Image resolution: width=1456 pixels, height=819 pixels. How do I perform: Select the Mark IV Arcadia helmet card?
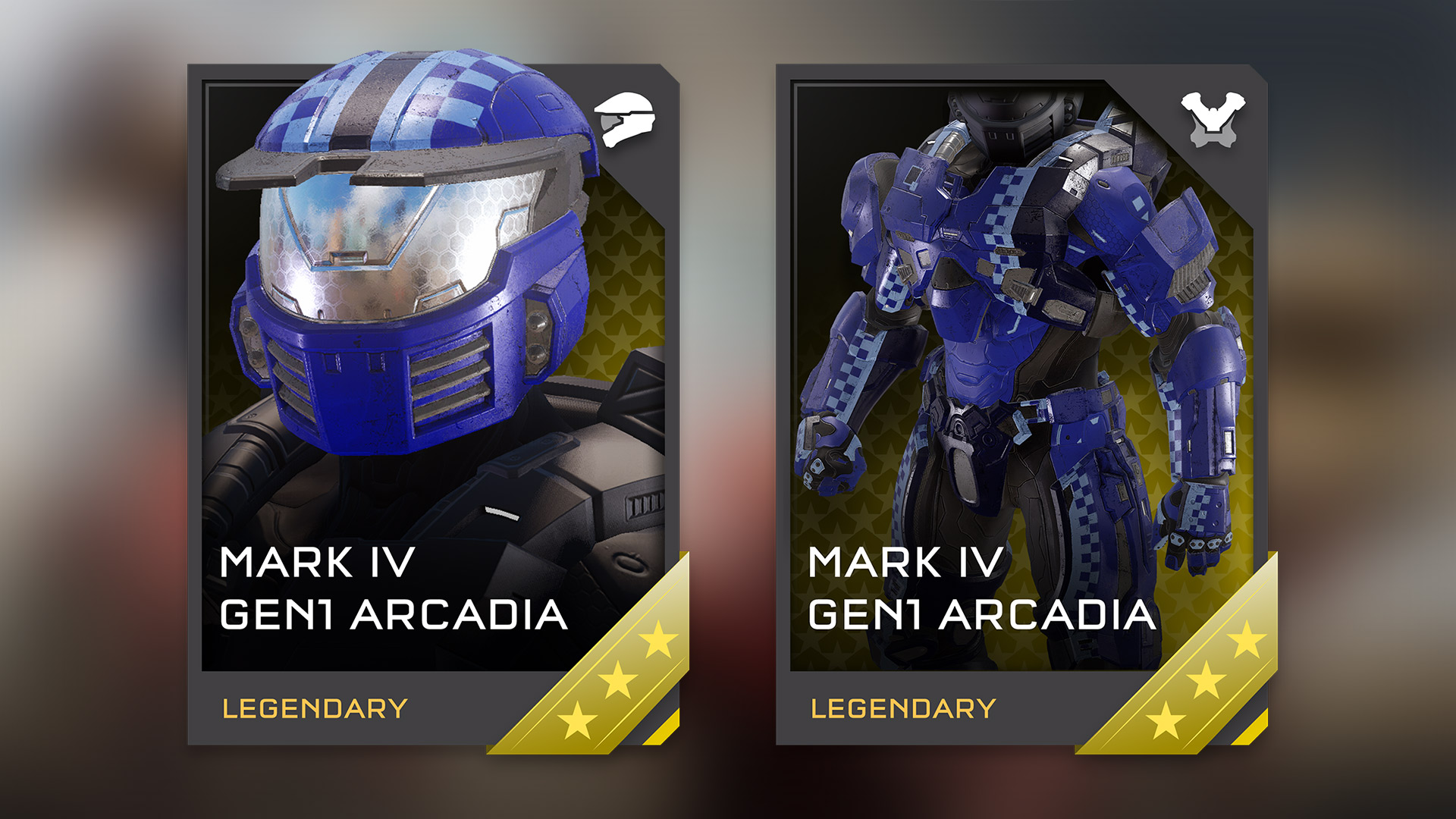point(433,404)
